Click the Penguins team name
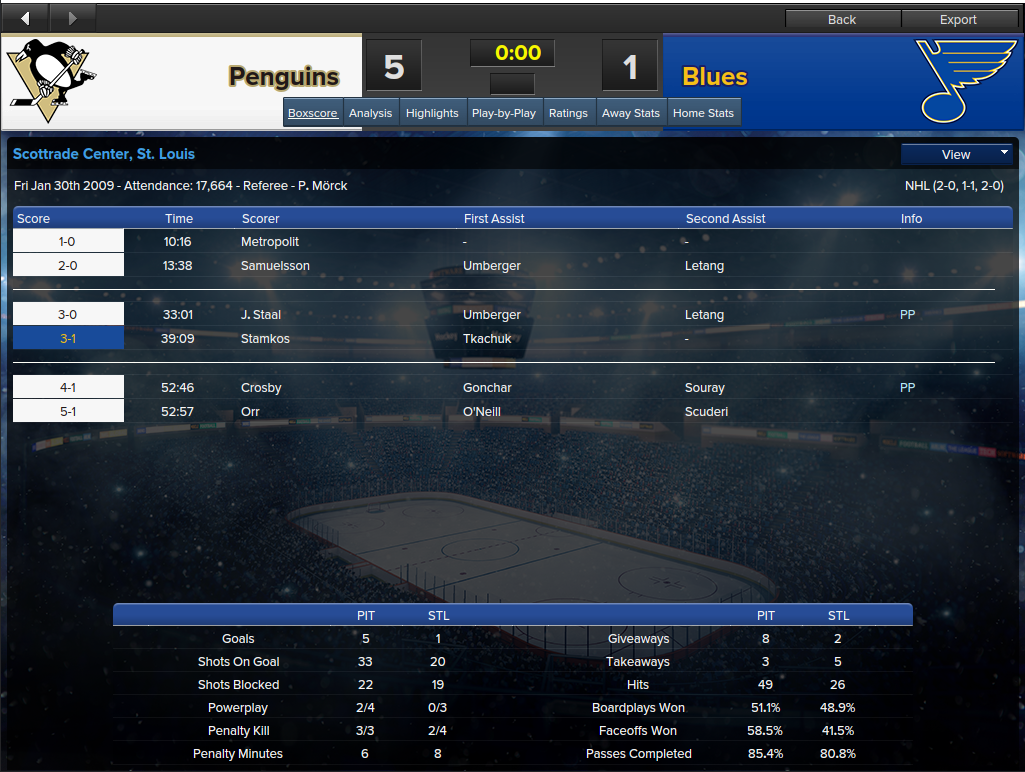 pos(284,77)
